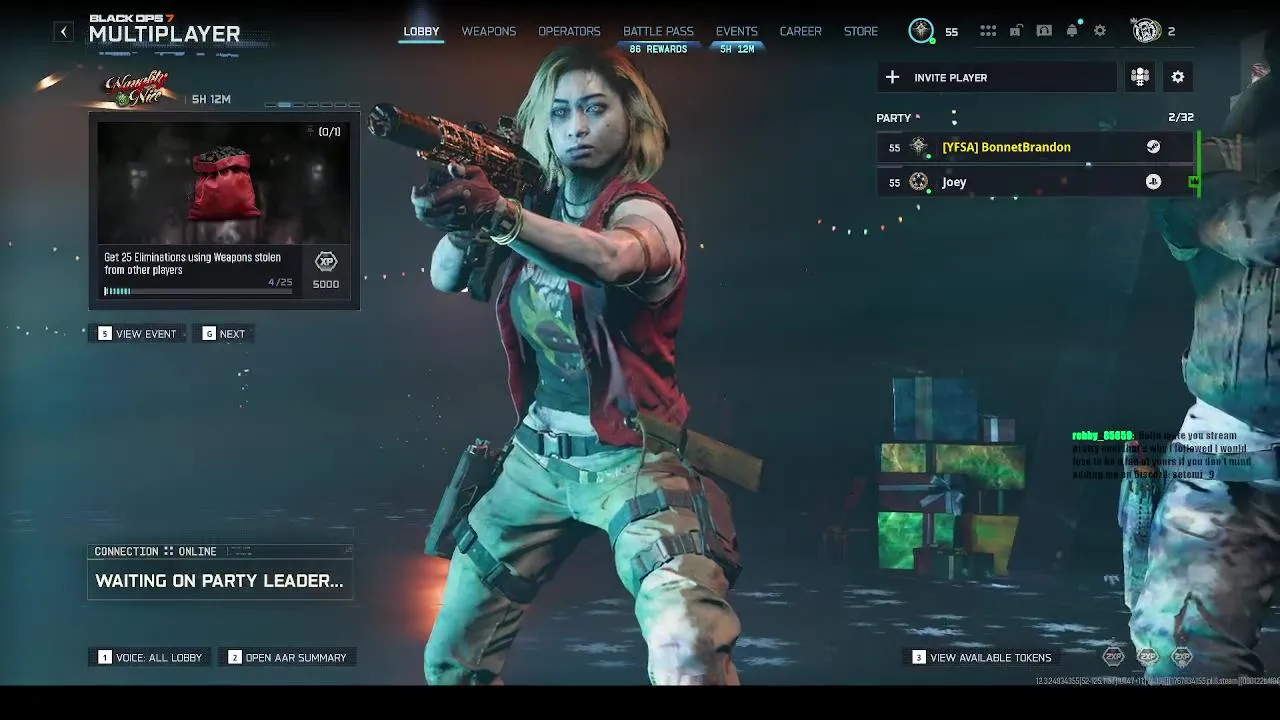Open the Operators tab
The height and width of the screenshot is (720, 1280).
569,31
